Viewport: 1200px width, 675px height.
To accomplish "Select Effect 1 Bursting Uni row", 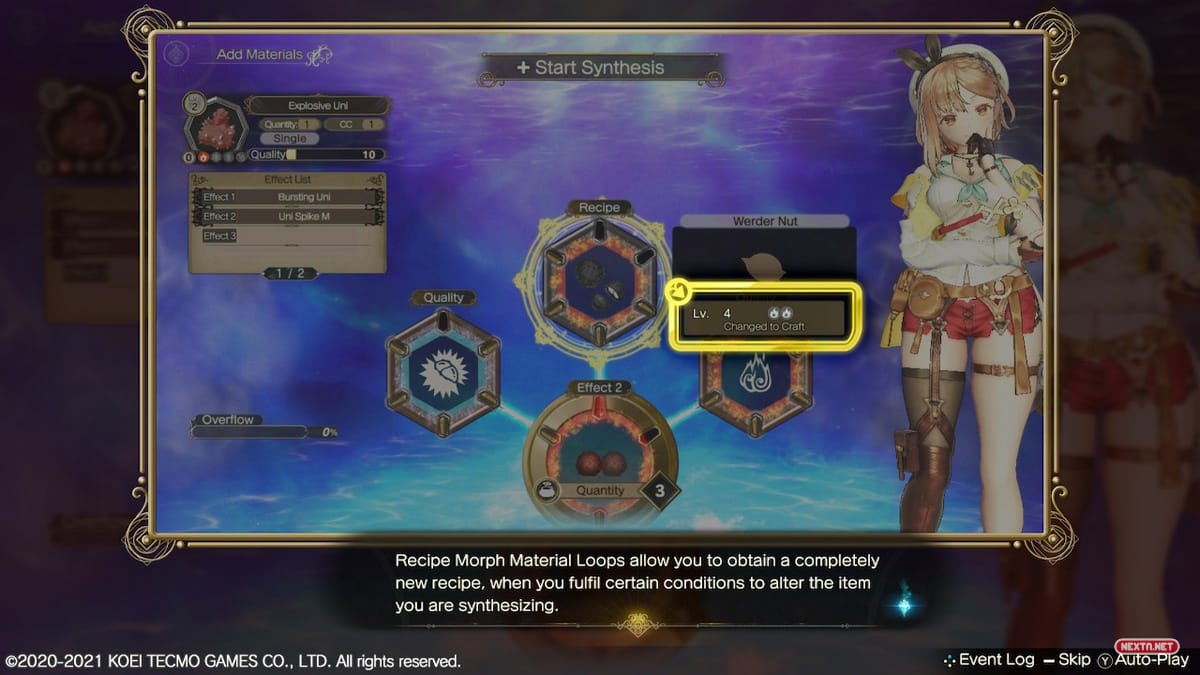I will point(288,197).
